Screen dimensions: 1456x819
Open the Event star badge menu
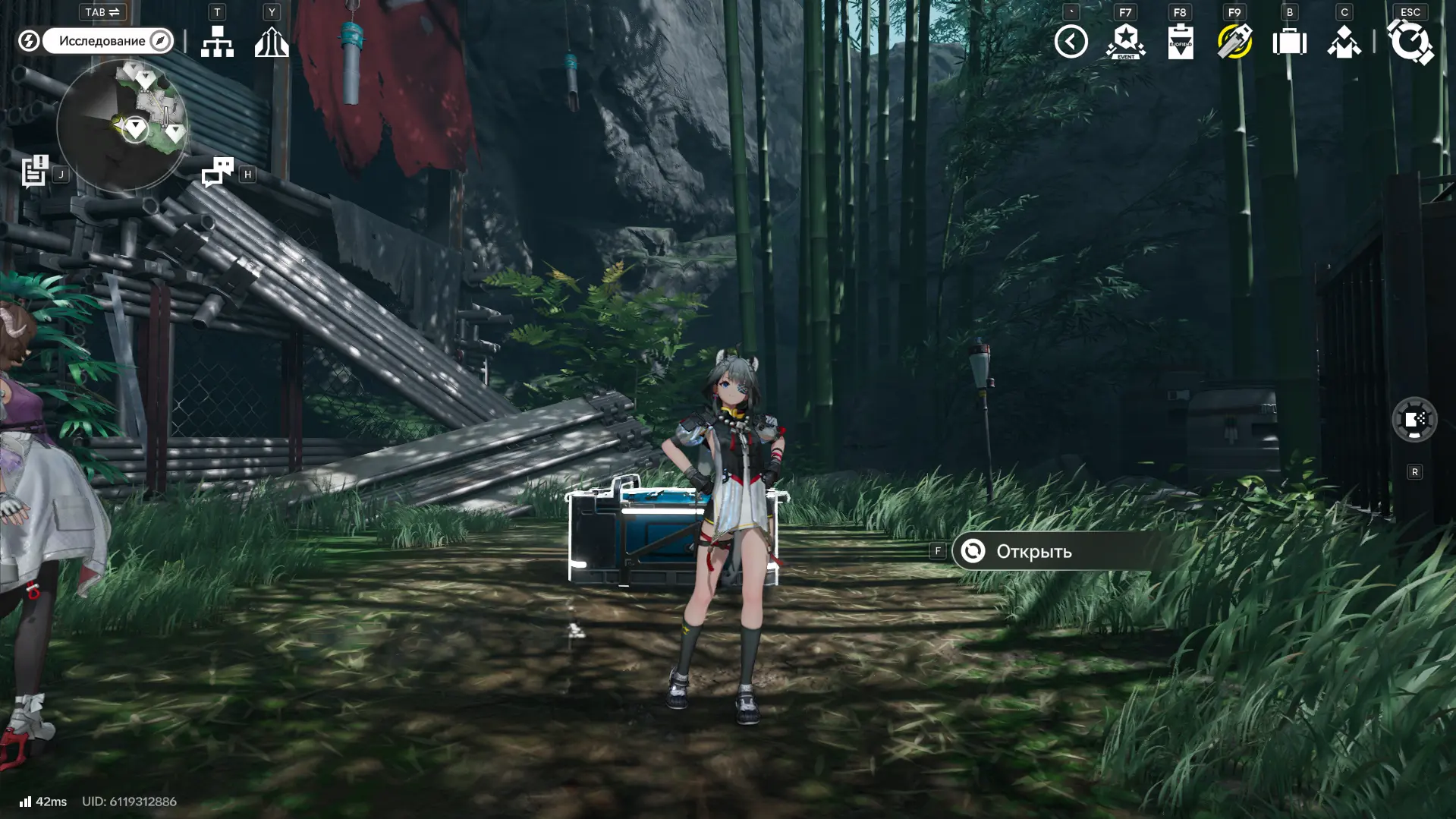click(x=1125, y=42)
